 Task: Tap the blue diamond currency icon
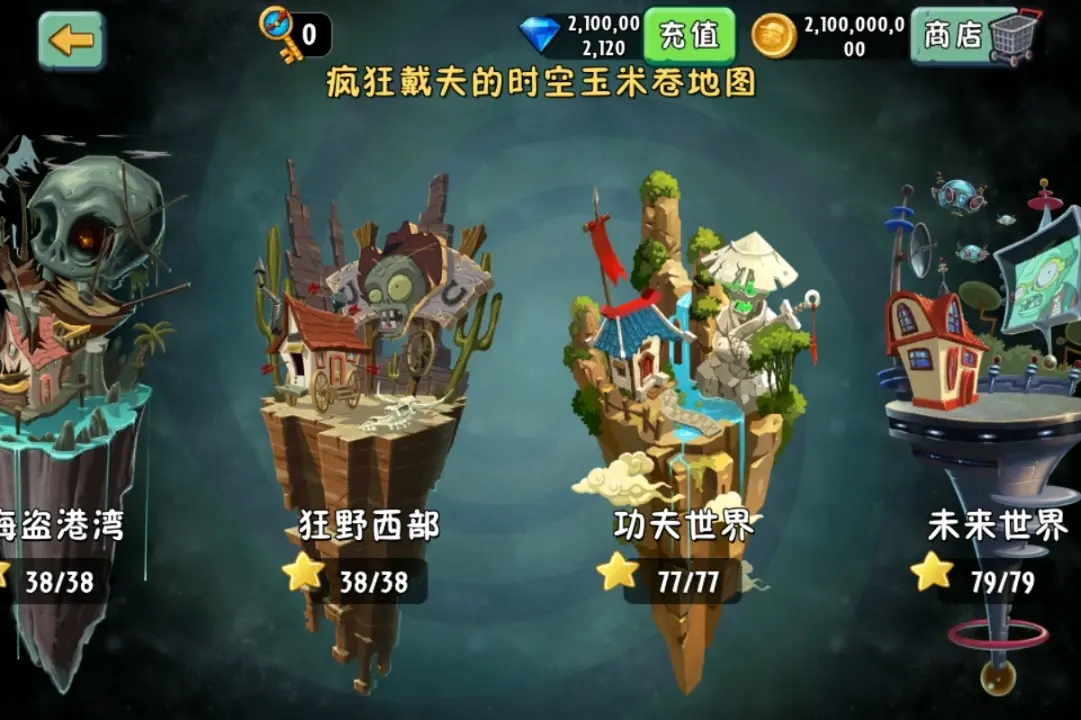(x=540, y=35)
